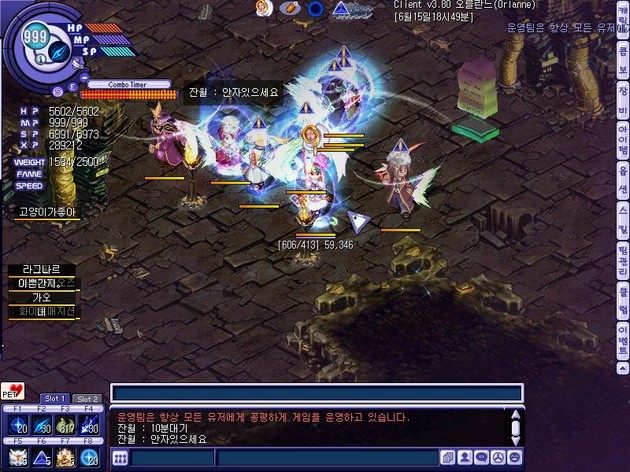Click the blue ring icon at top

coord(315,9)
